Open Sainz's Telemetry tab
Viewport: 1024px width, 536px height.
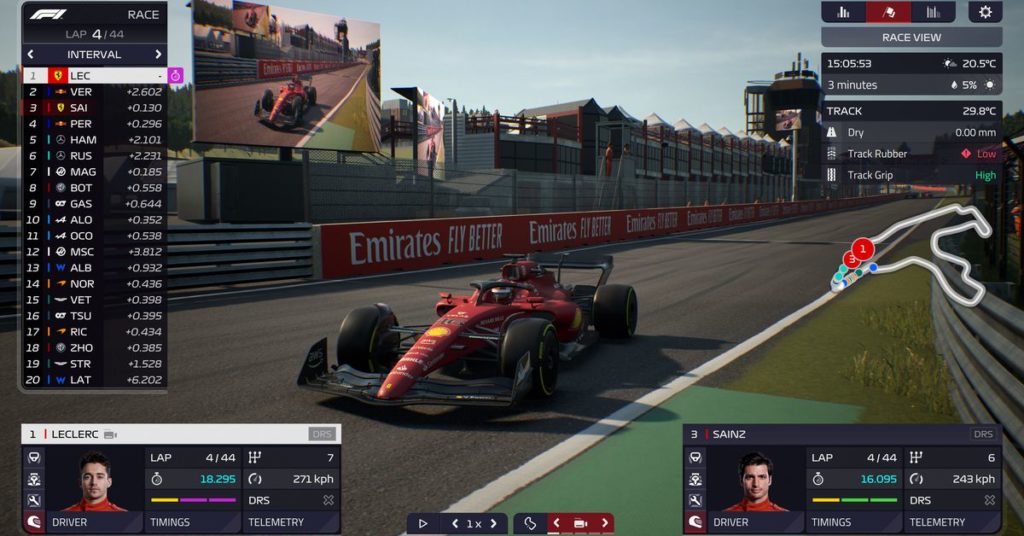pos(954,522)
